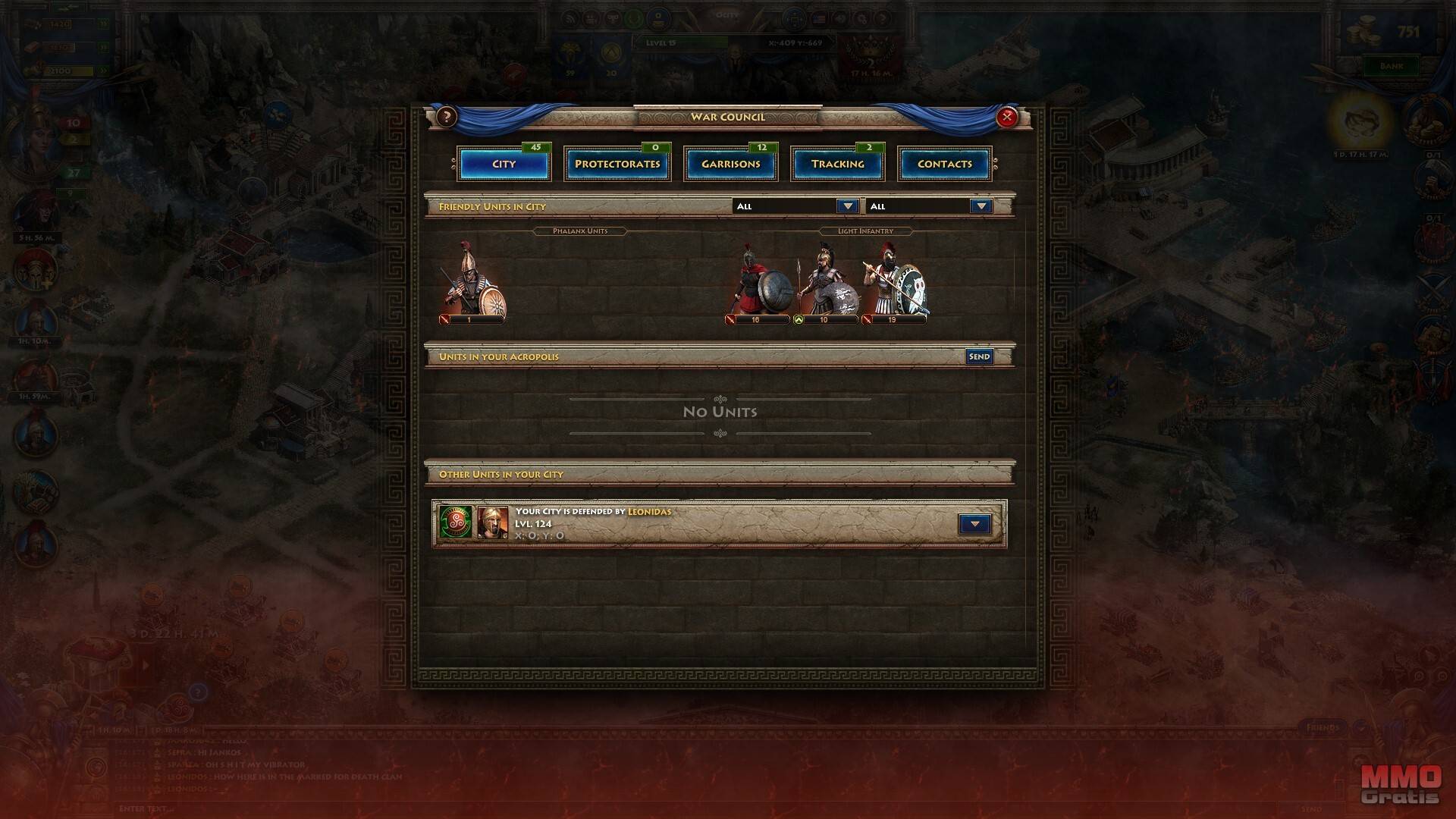This screenshot has height=819, width=1456.
Task: Click the green clan emblem icon
Action: pos(456,523)
